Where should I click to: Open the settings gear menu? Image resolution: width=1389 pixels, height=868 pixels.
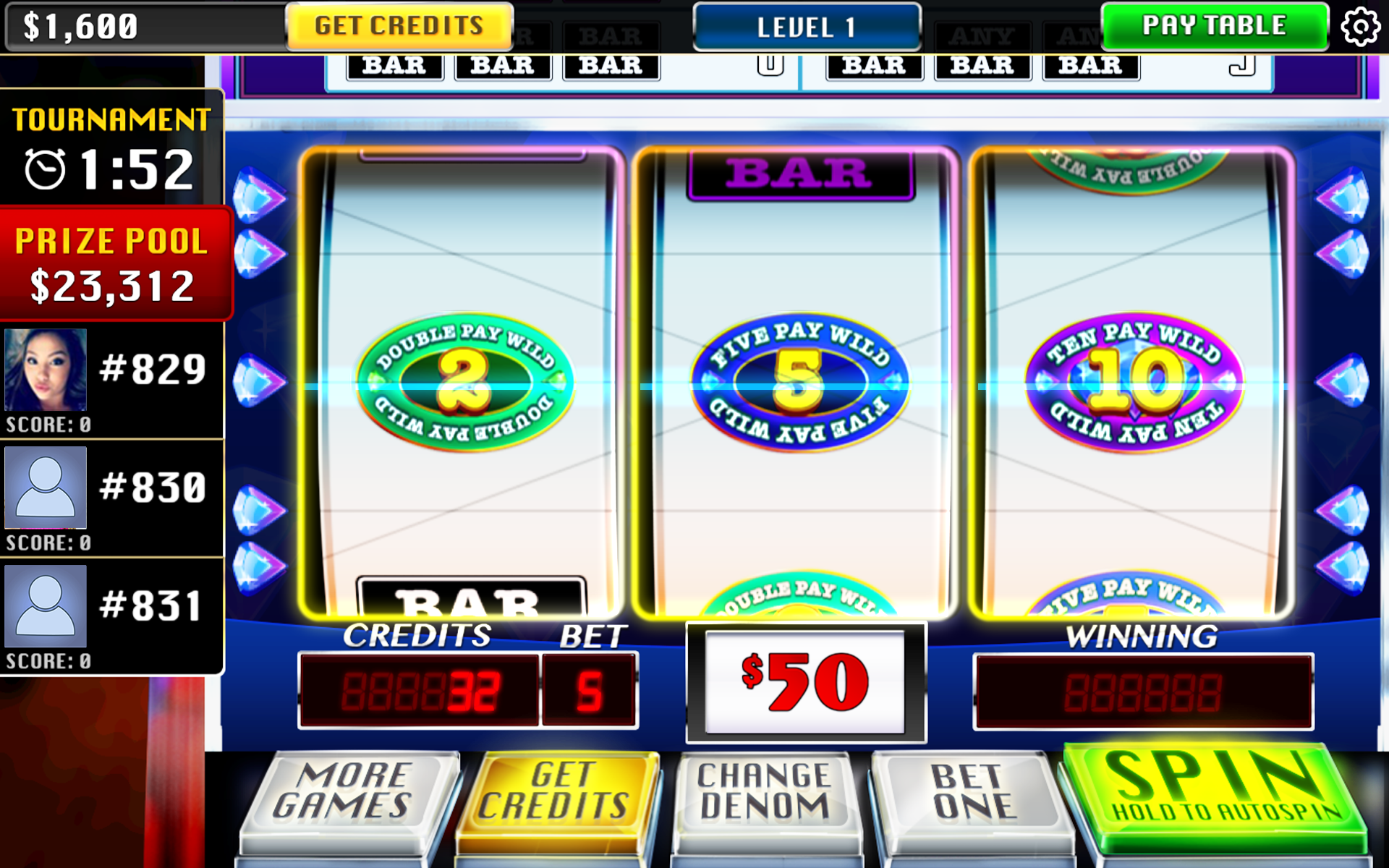1359,26
